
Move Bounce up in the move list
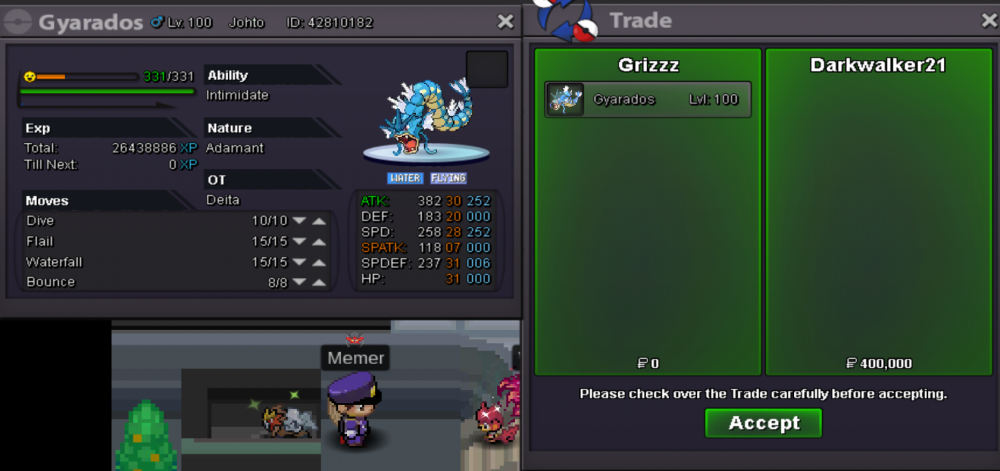[319, 283]
